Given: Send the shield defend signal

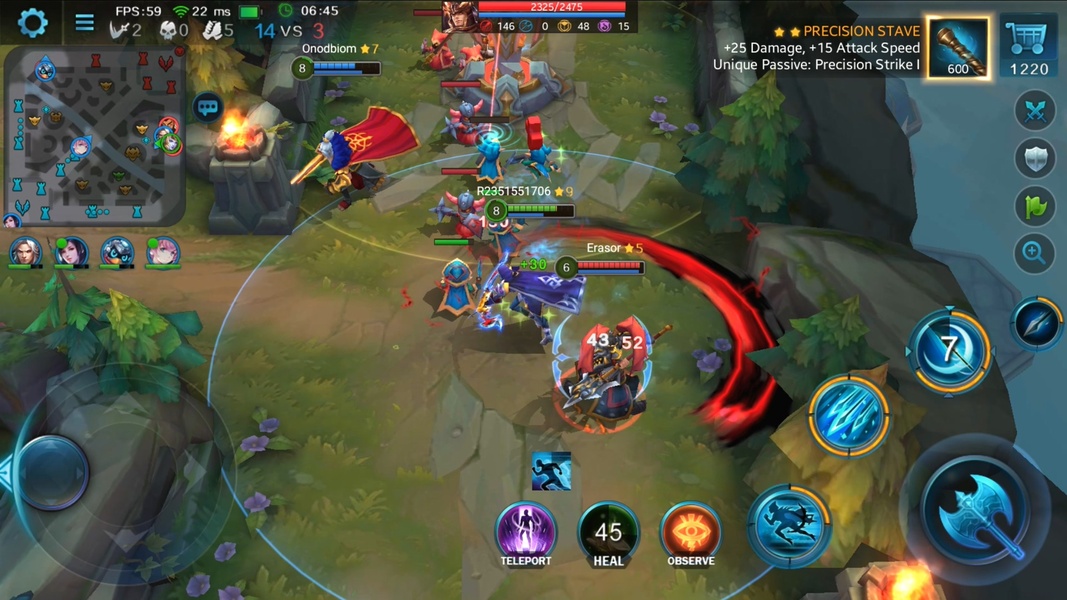Looking at the screenshot, I should click(x=1035, y=158).
